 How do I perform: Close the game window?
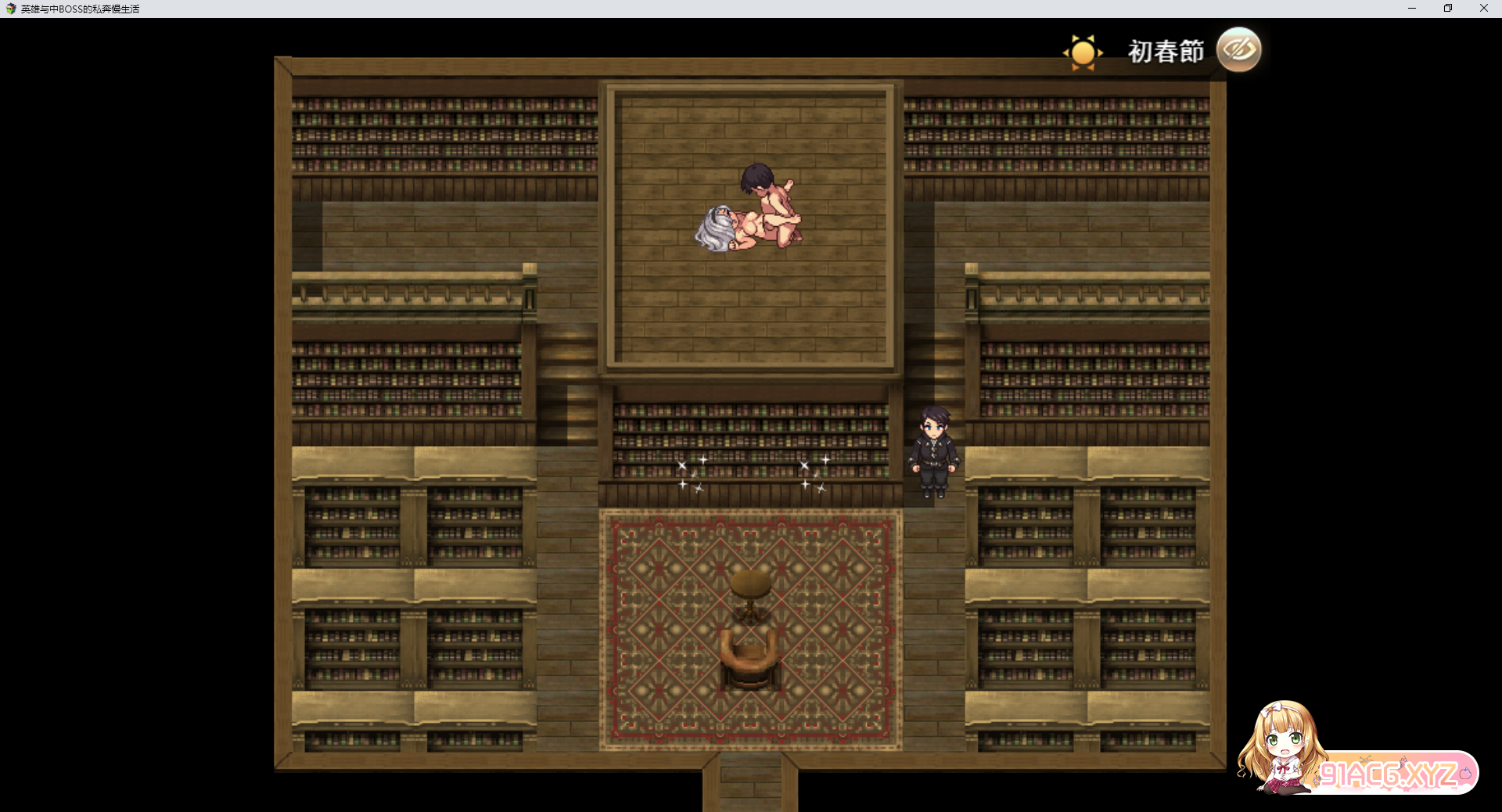pyautogui.click(x=1484, y=9)
